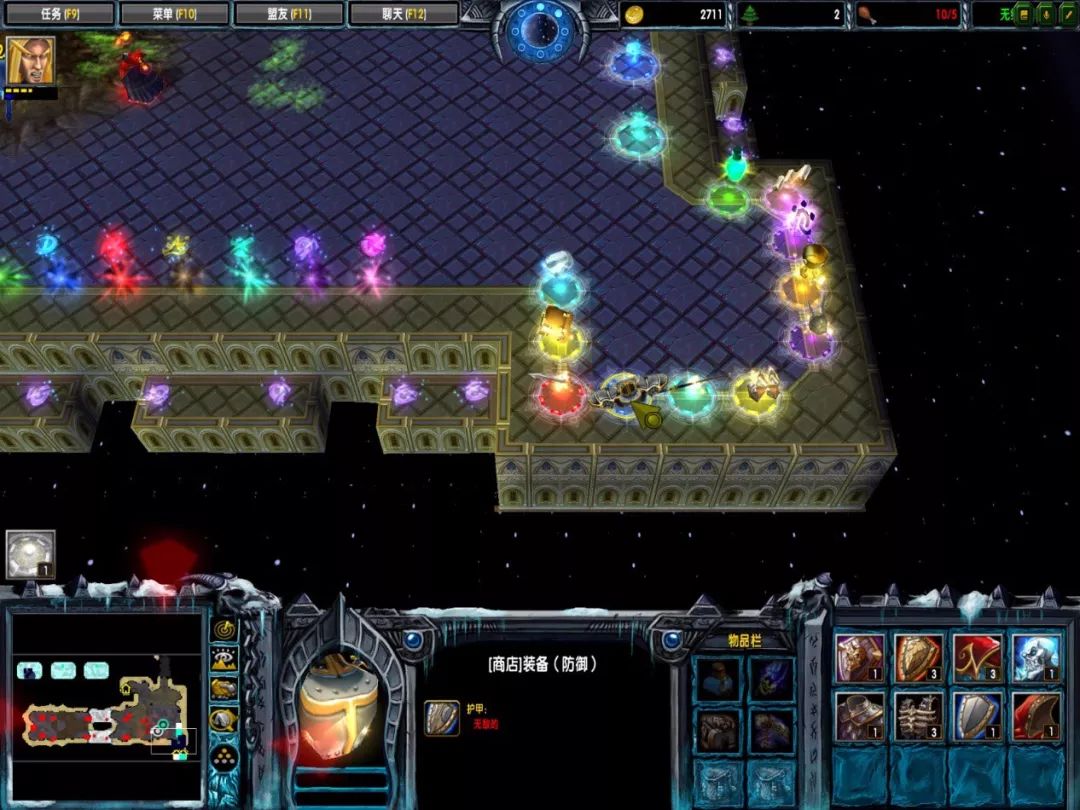Open the 菜单 (F10) game menu
1080x810 pixels.
tap(173, 14)
